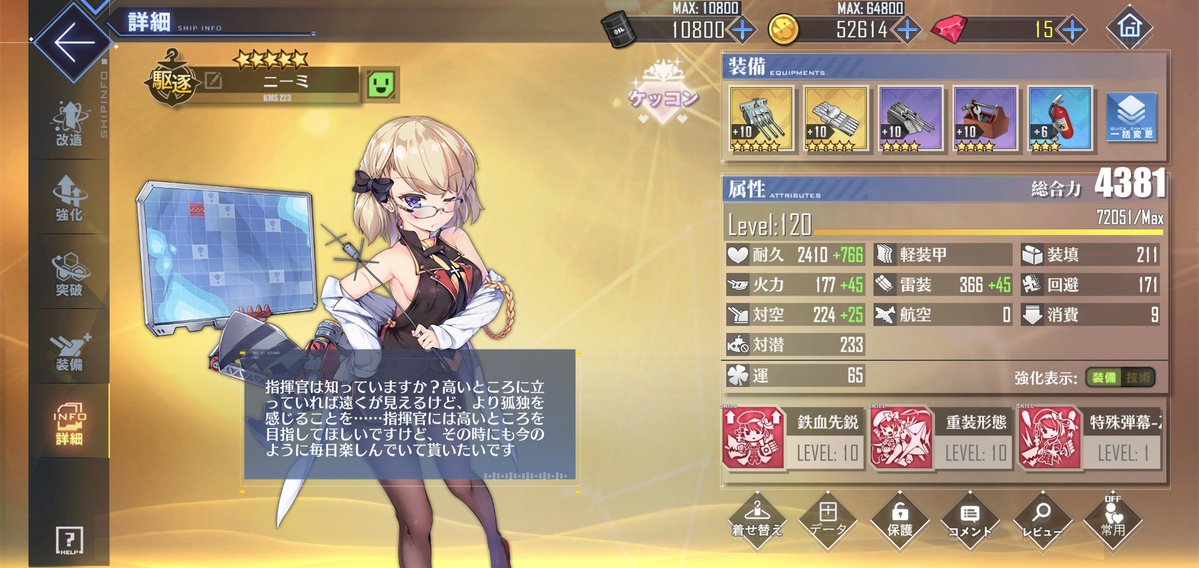This screenshot has height=568, width=1199.
Task: Return to the home screen
Action: click(1130, 28)
